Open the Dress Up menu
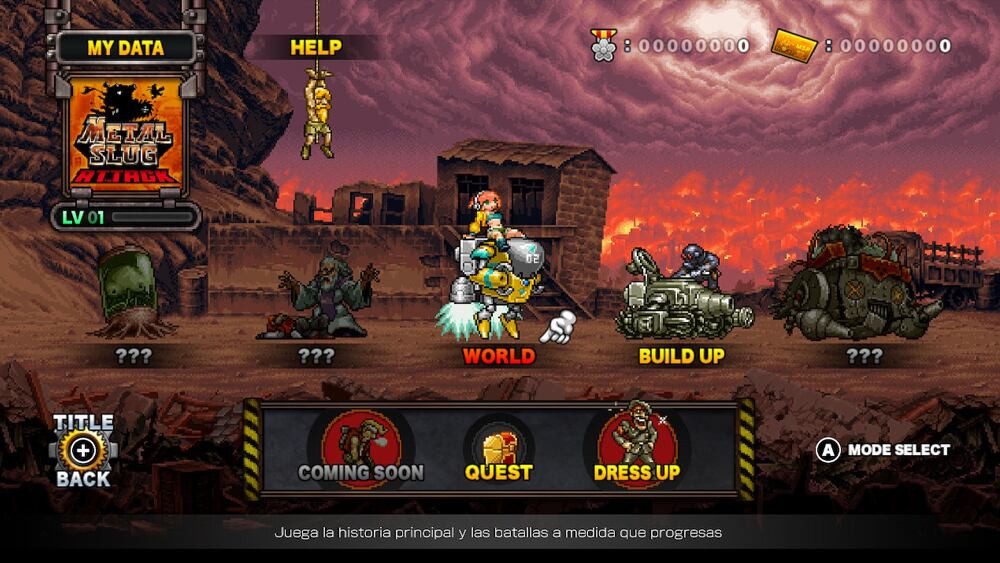This screenshot has height=563, width=1000. point(636,449)
